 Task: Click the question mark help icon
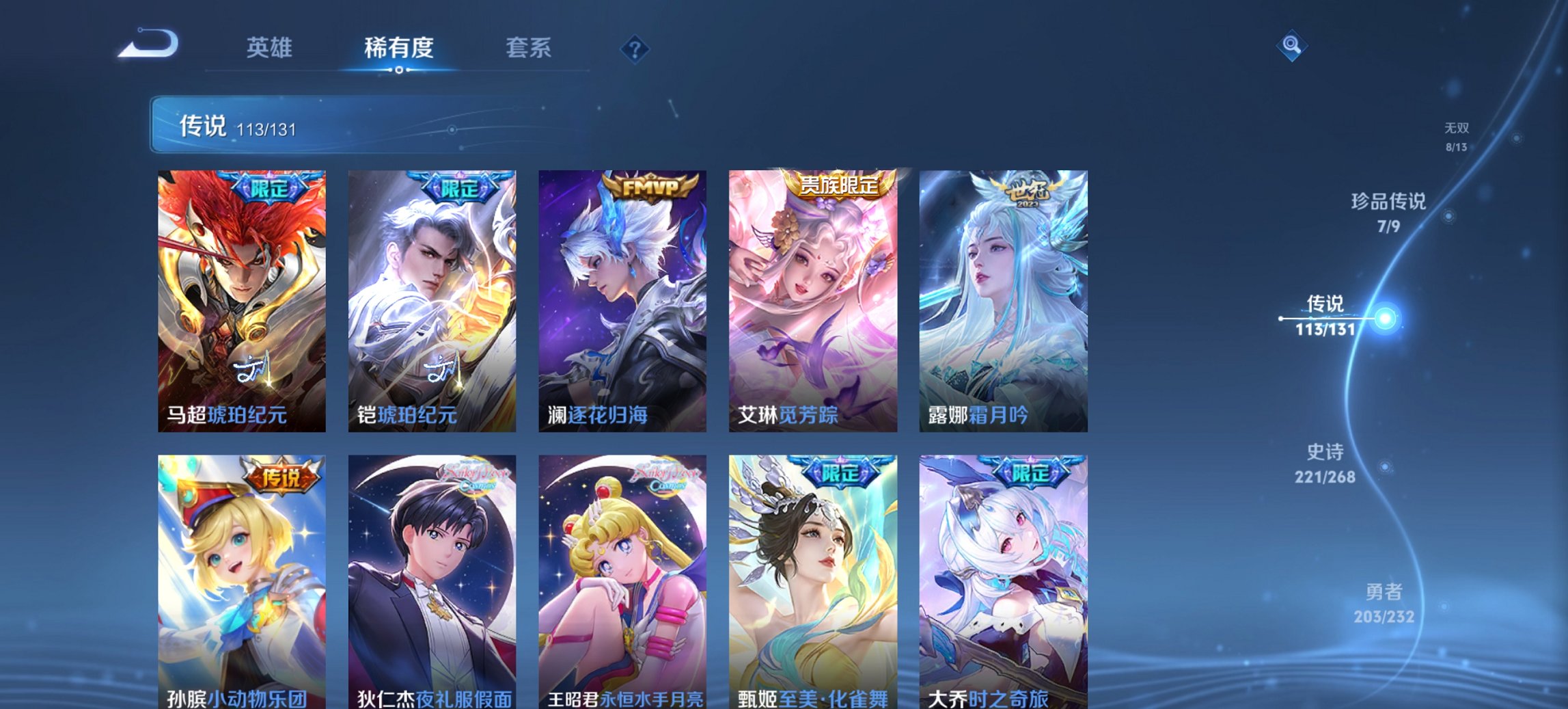pyautogui.click(x=634, y=48)
